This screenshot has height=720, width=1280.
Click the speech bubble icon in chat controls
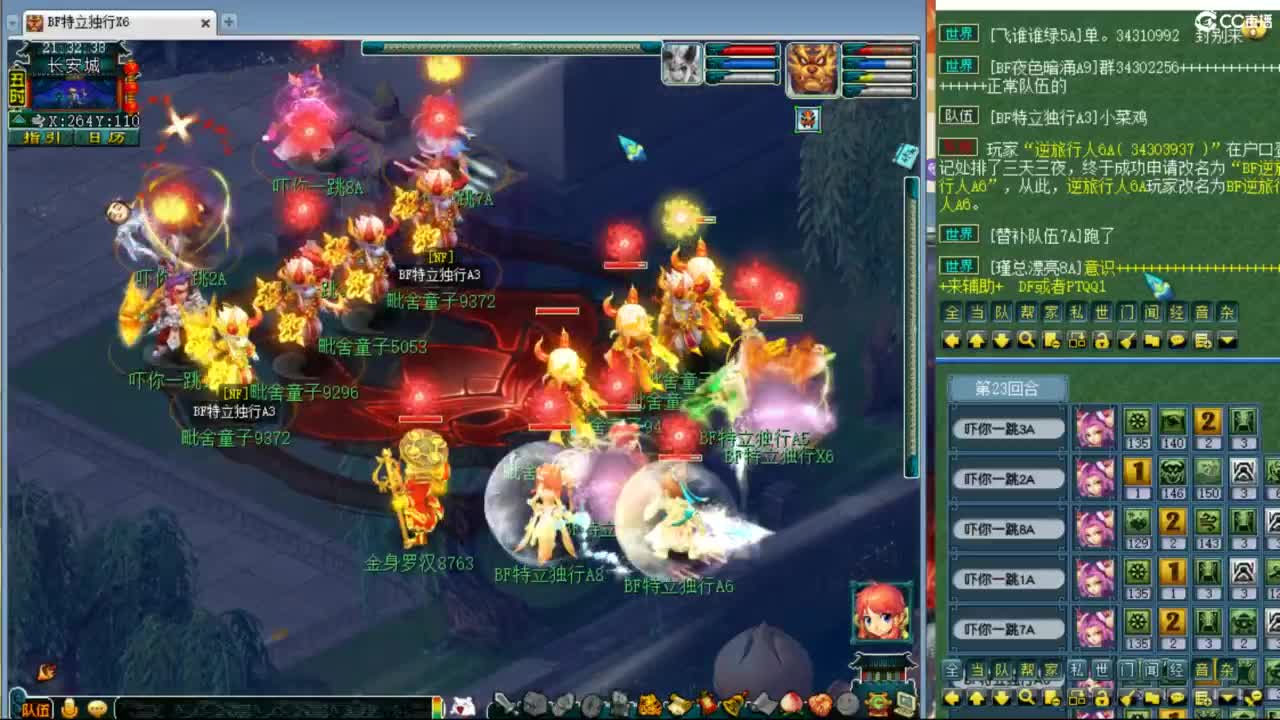pyautogui.click(x=1177, y=341)
